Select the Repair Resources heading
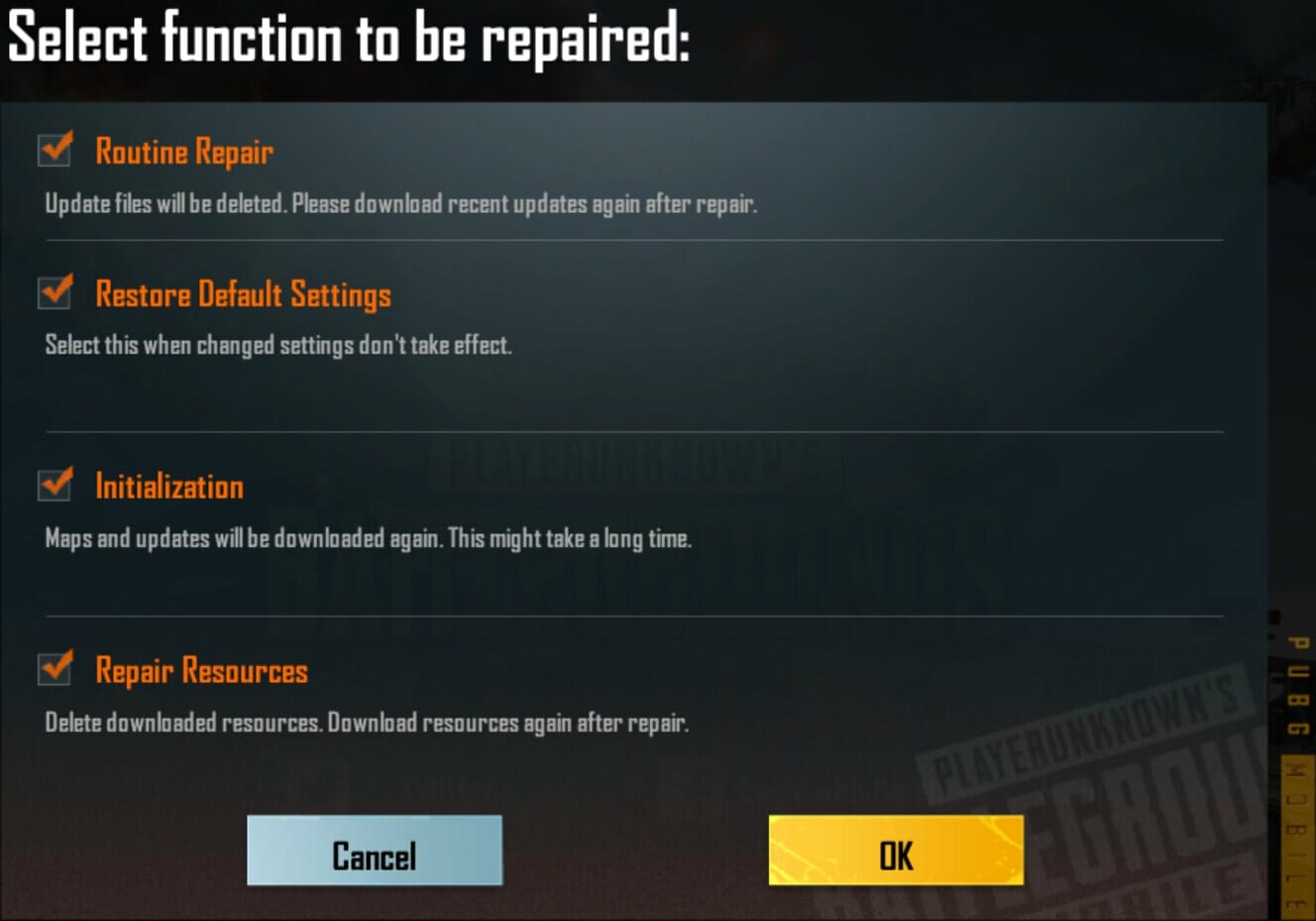The image size is (1316, 921). [x=201, y=671]
